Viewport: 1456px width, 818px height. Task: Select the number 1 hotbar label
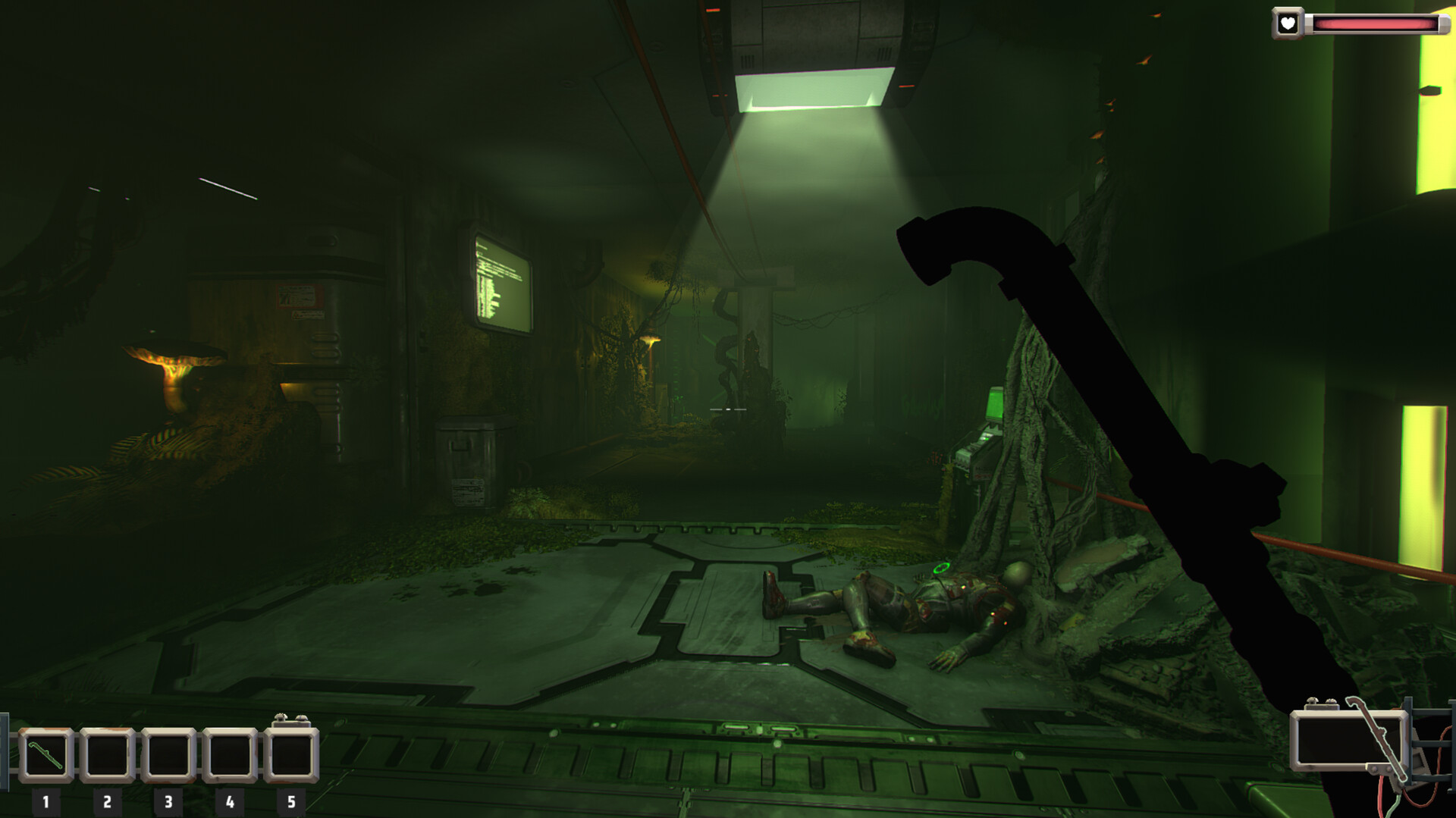point(47,800)
